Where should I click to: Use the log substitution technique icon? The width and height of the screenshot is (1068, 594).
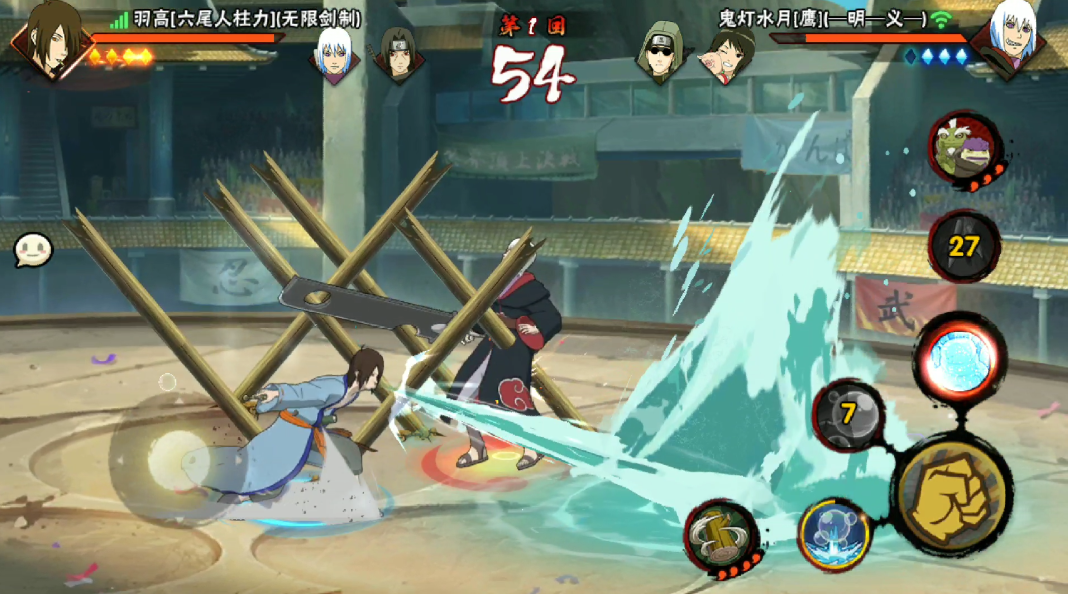point(721,534)
